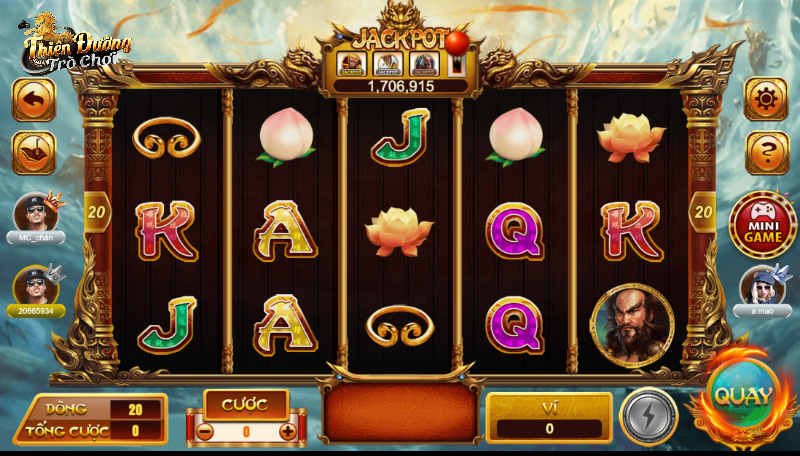The height and width of the screenshot is (456, 800).
Task: Pull the red jackpot lever ball
Action: click(x=457, y=42)
